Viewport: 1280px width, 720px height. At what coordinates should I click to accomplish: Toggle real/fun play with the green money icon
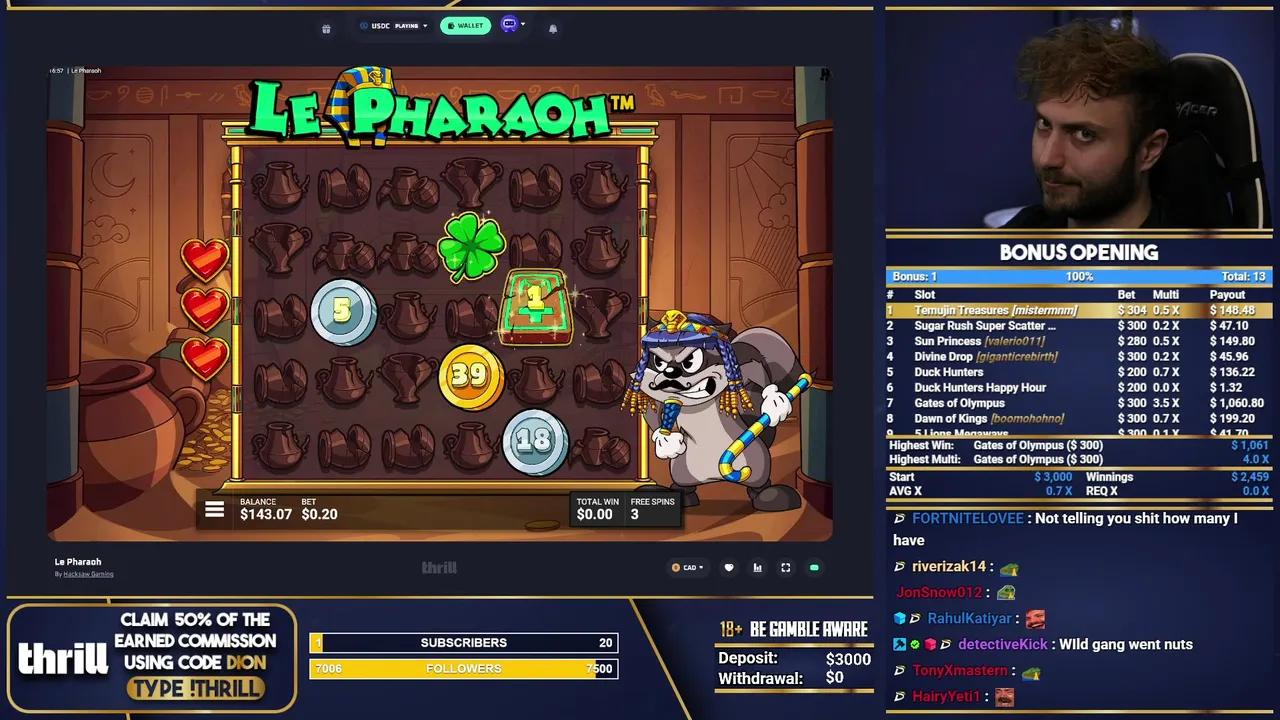(814, 567)
